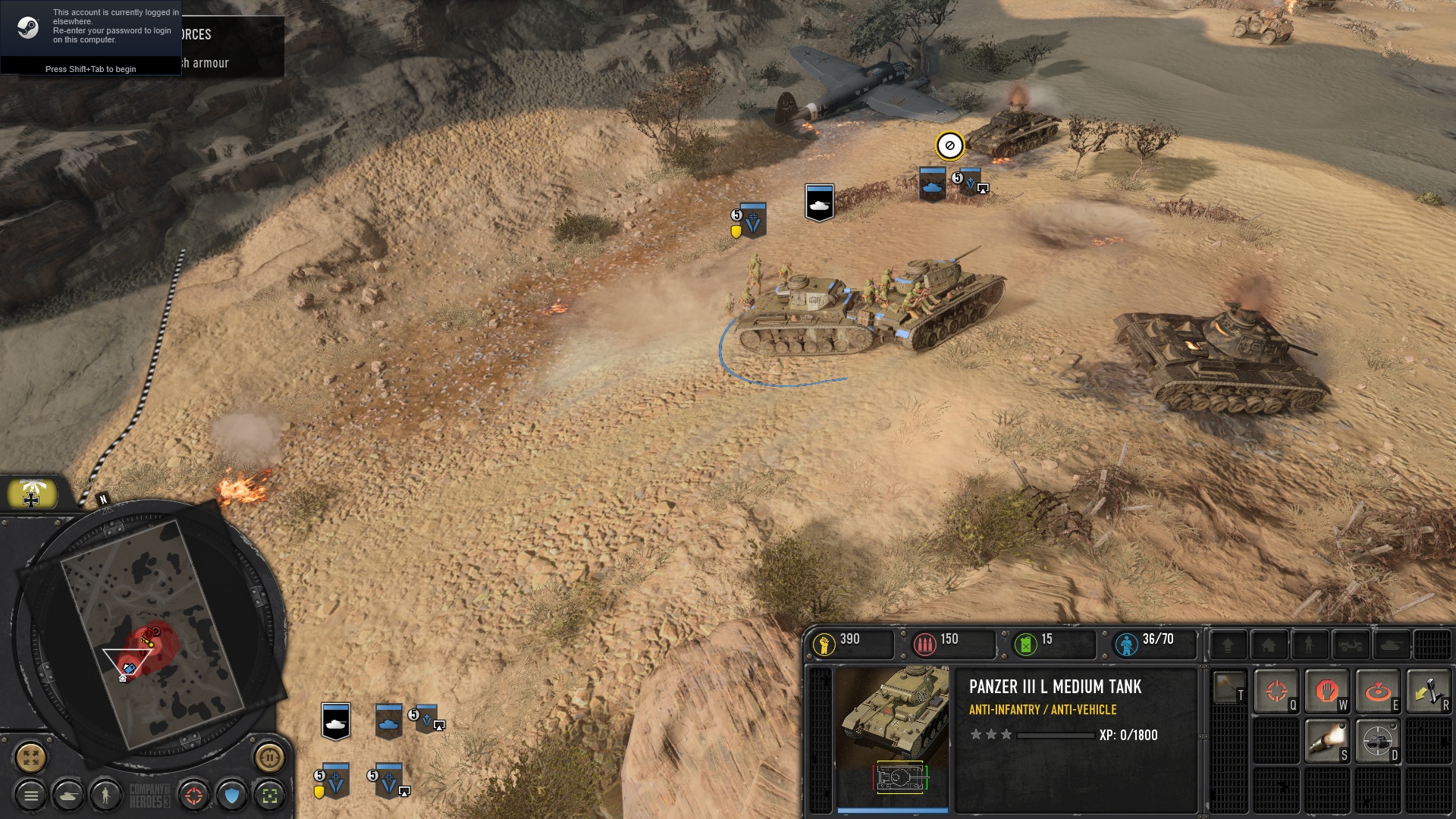The height and width of the screenshot is (819, 1456).
Task: Click the red crosshair button by the minimap
Action: (x=194, y=795)
